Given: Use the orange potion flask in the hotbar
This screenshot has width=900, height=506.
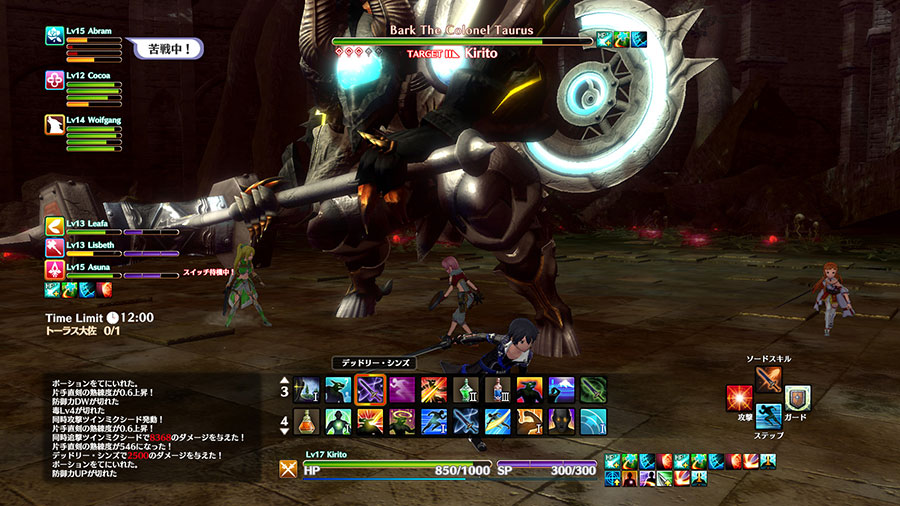Looking at the screenshot, I should [306, 421].
